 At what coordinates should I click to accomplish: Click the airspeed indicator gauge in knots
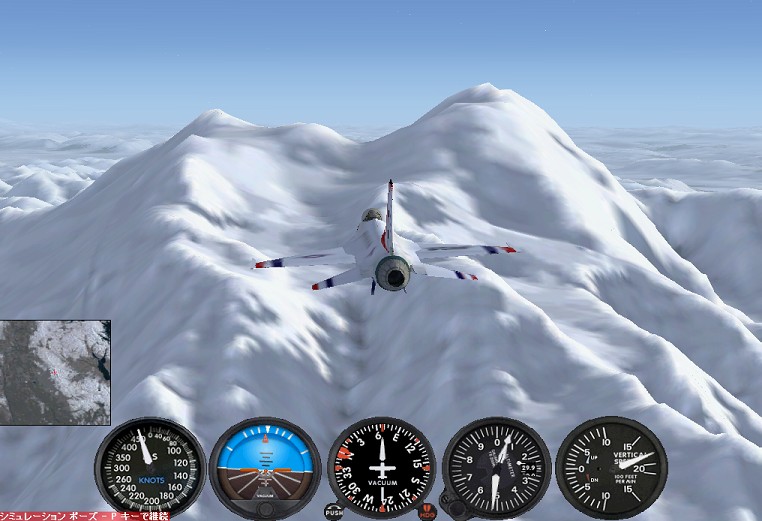click(x=150, y=467)
